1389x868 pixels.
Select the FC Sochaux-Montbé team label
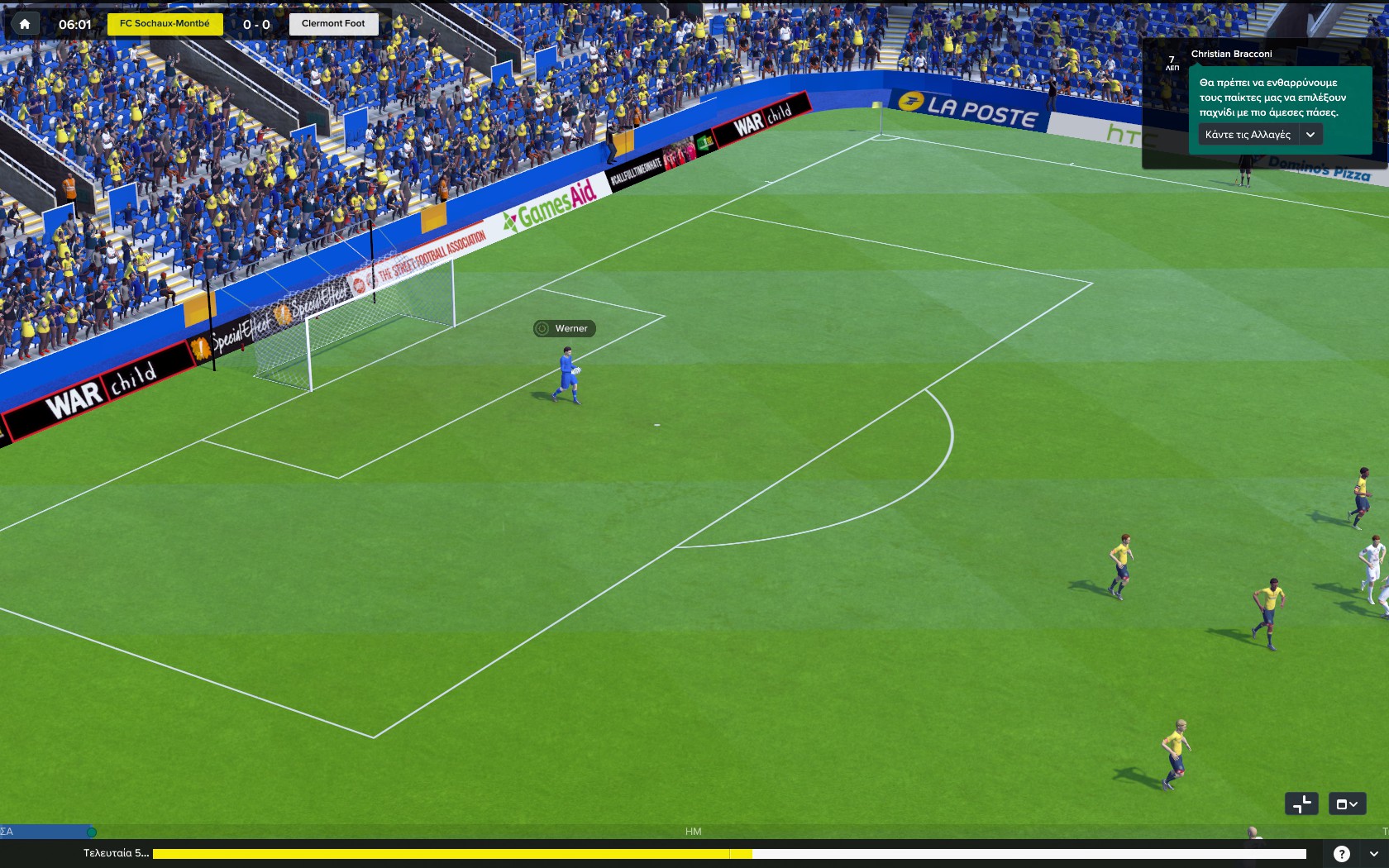click(x=165, y=24)
